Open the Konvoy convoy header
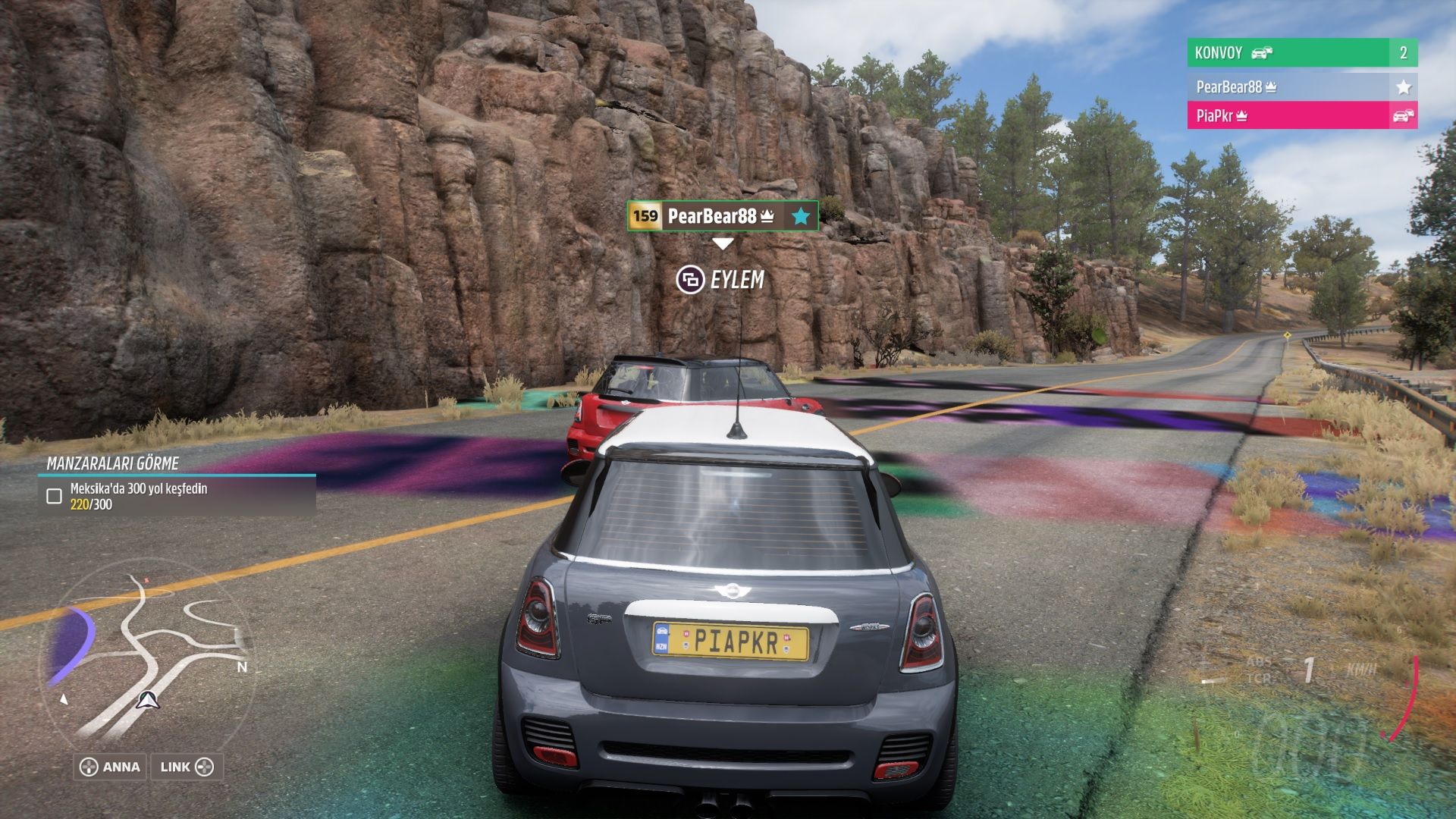 click(x=1301, y=53)
